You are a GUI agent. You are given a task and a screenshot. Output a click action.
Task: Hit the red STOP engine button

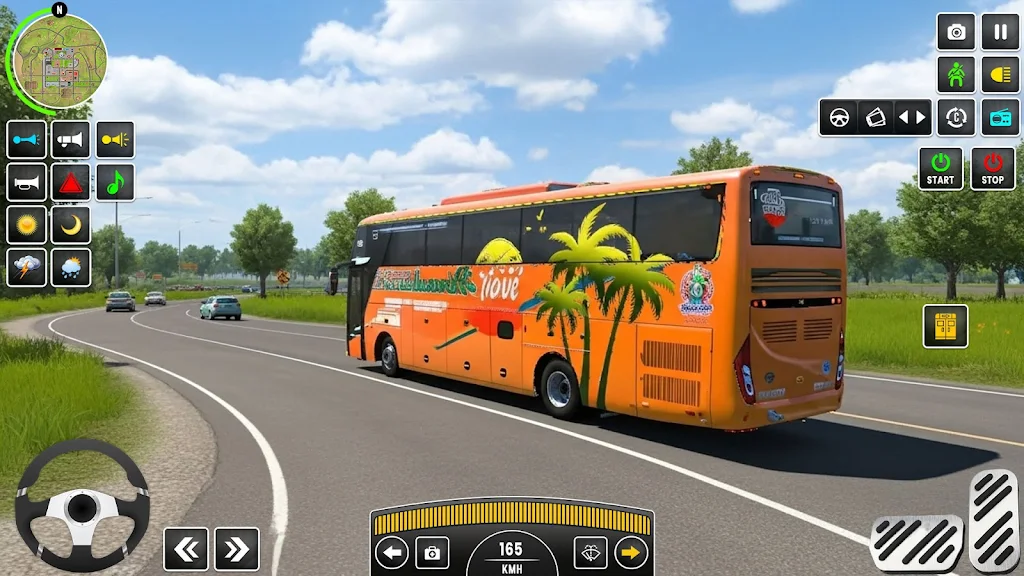click(992, 169)
